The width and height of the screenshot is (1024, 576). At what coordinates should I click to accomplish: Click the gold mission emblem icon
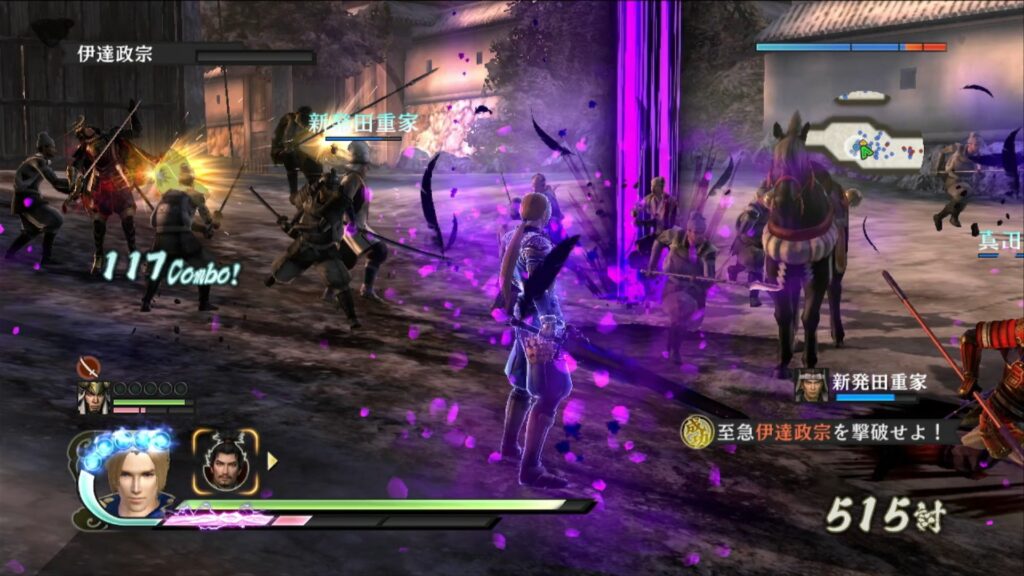pyautogui.click(x=695, y=432)
